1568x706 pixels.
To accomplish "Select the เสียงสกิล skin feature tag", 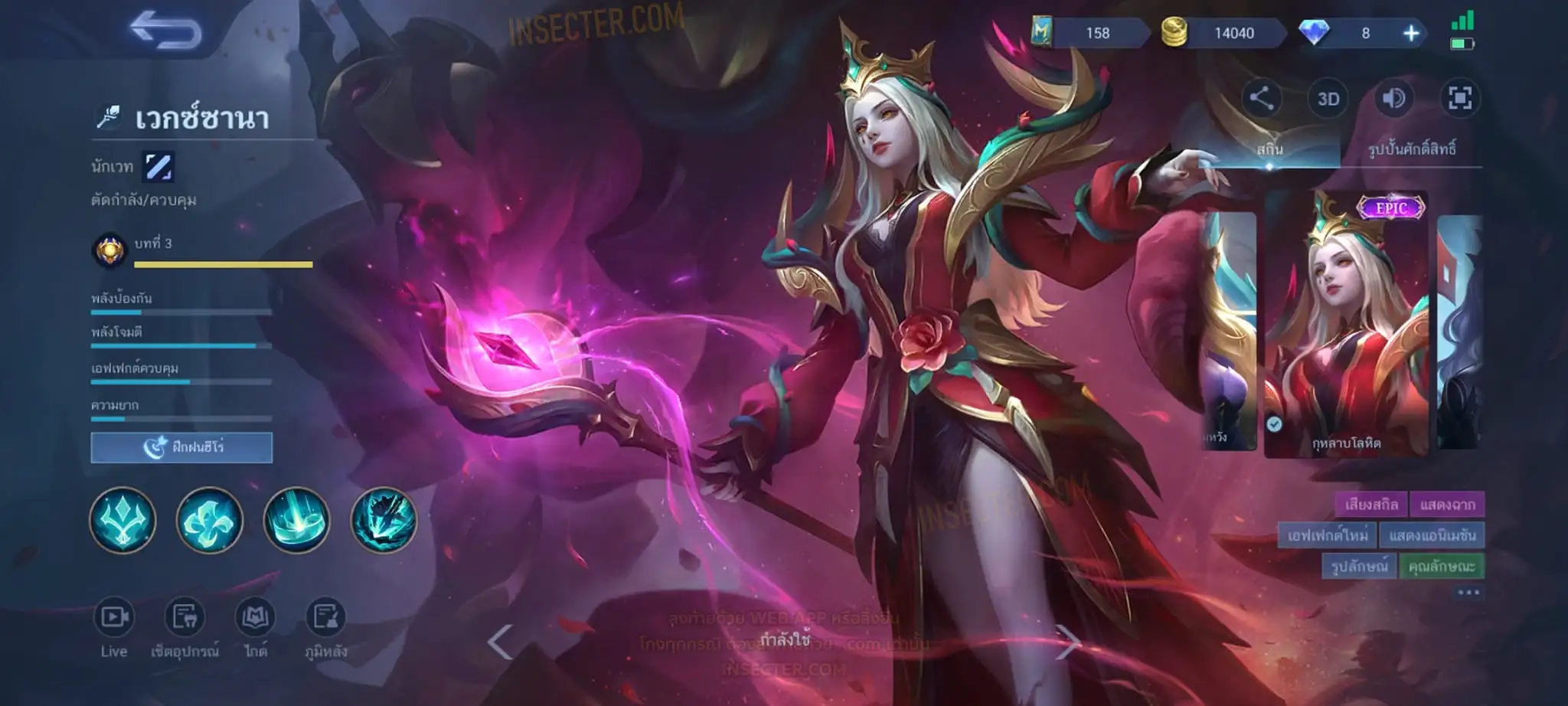I will [x=1371, y=505].
